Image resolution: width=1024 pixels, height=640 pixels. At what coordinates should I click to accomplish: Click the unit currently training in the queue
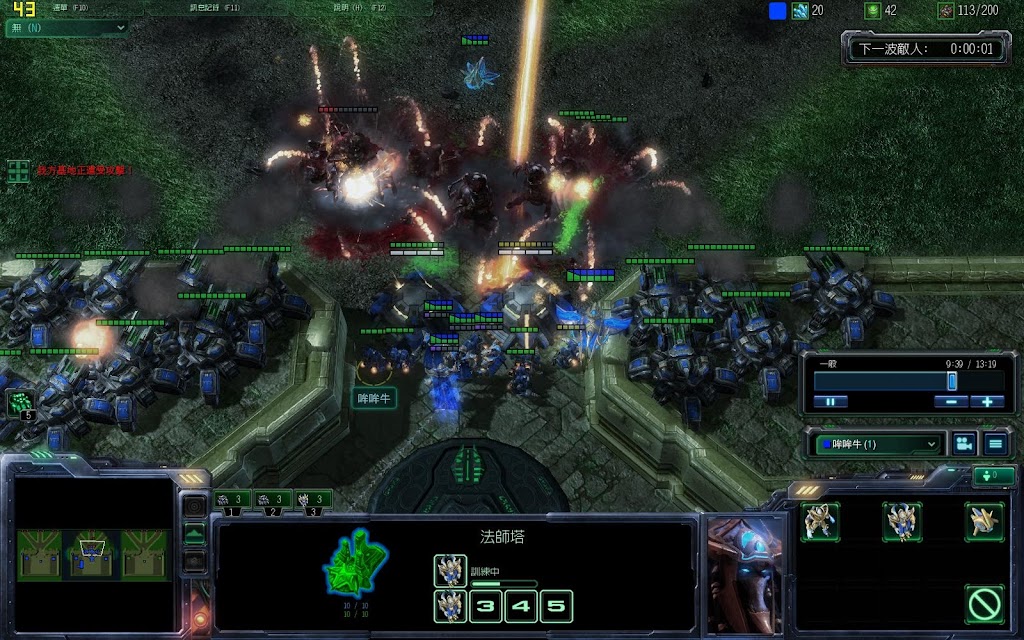[x=450, y=570]
